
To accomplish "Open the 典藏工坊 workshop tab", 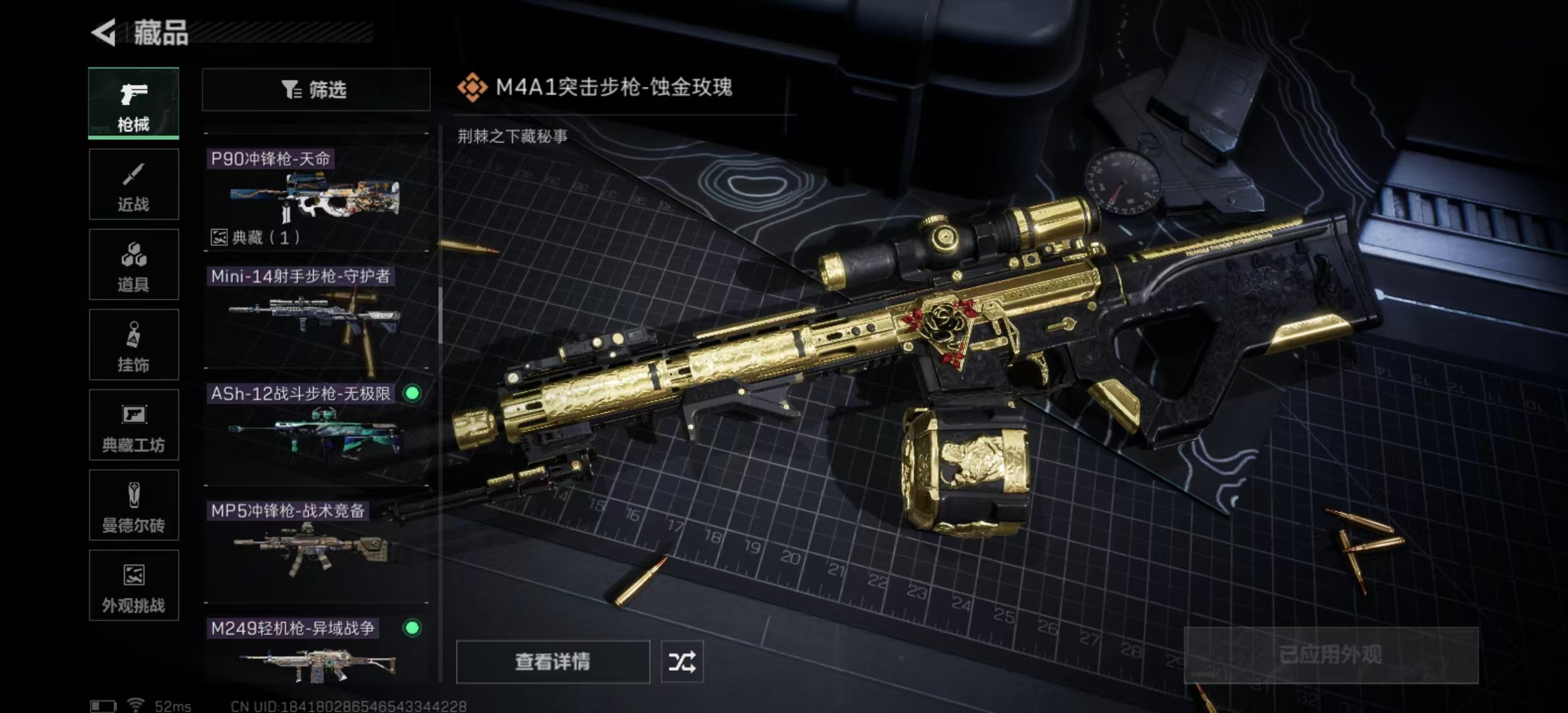I will click(x=133, y=425).
